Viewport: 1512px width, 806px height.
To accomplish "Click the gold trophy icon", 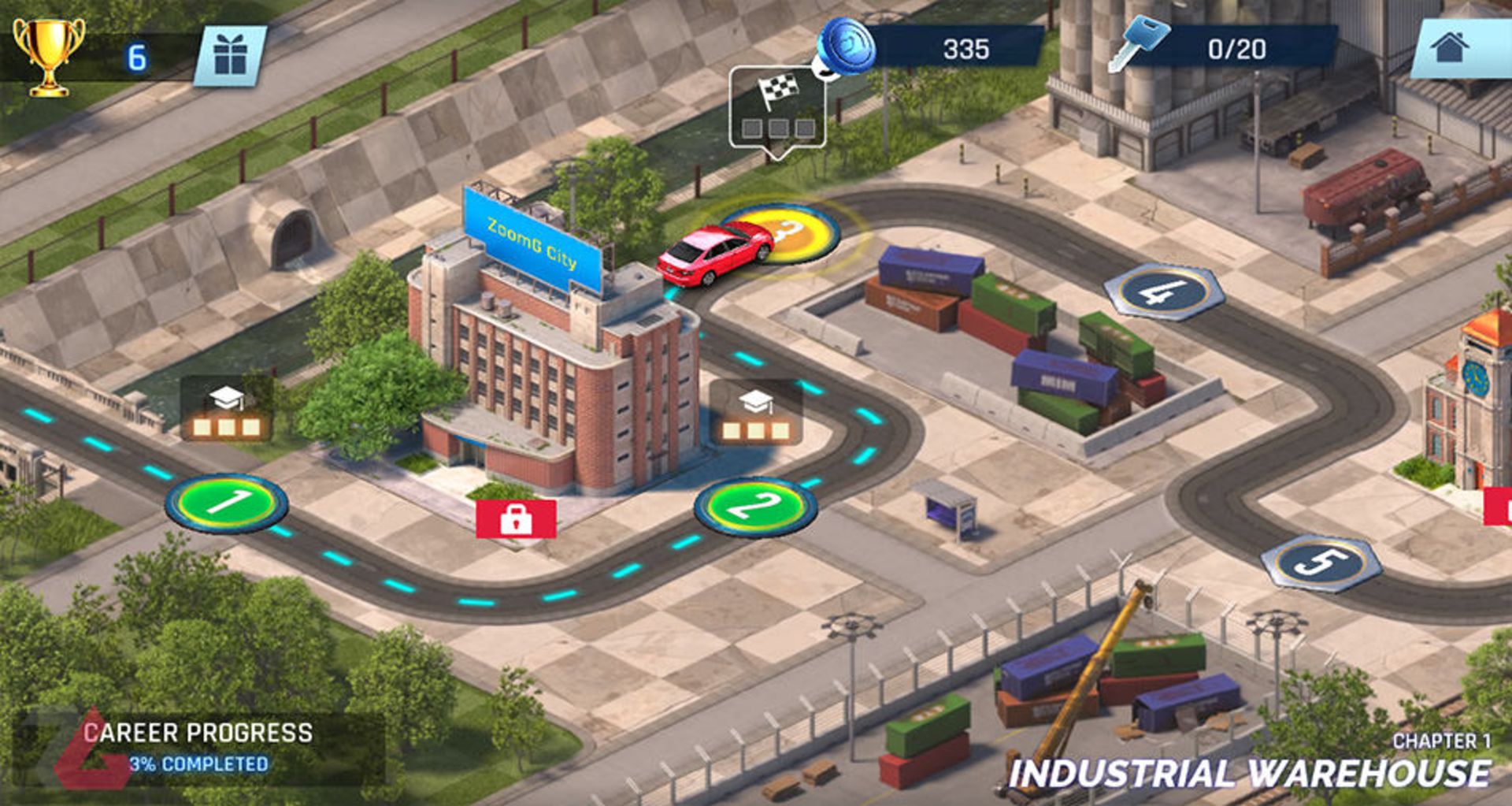I will tap(49, 57).
